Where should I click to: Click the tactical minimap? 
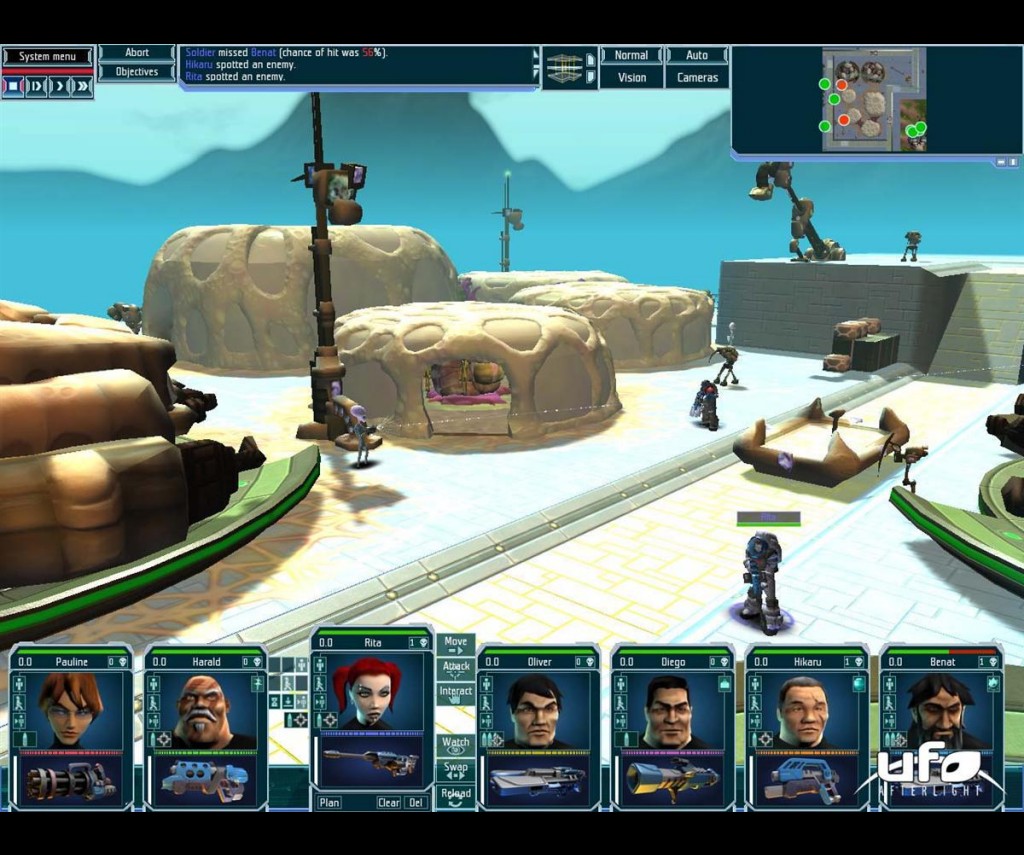point(874,99)
